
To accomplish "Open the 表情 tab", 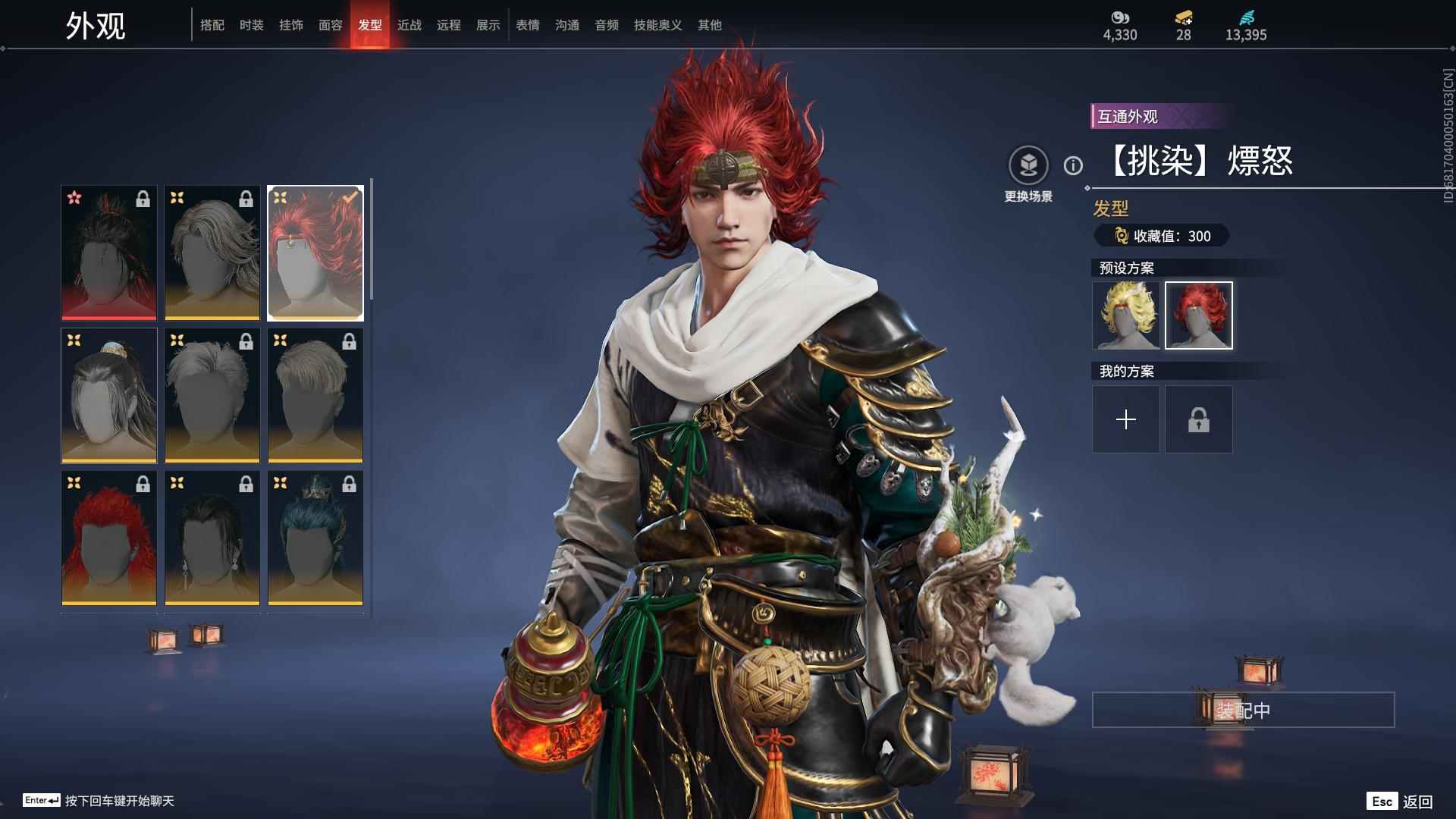I will coord(528,25).
